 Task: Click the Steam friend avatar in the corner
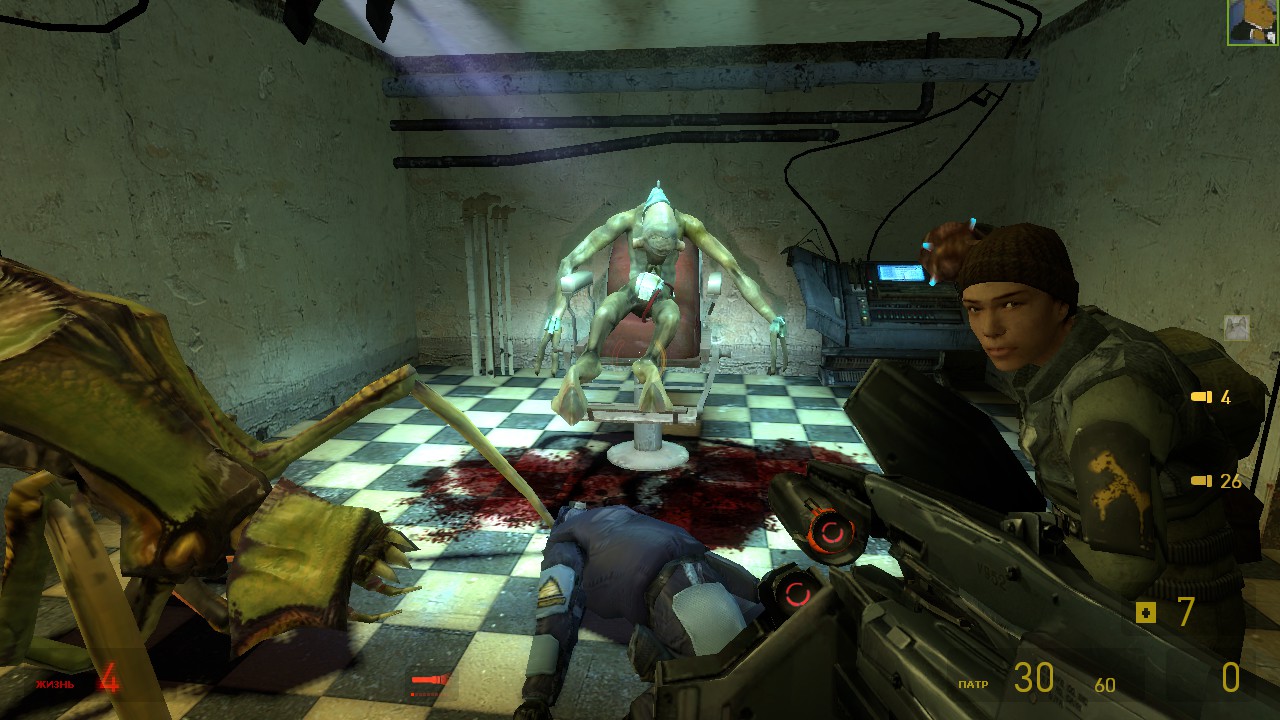click(1253, 22)
